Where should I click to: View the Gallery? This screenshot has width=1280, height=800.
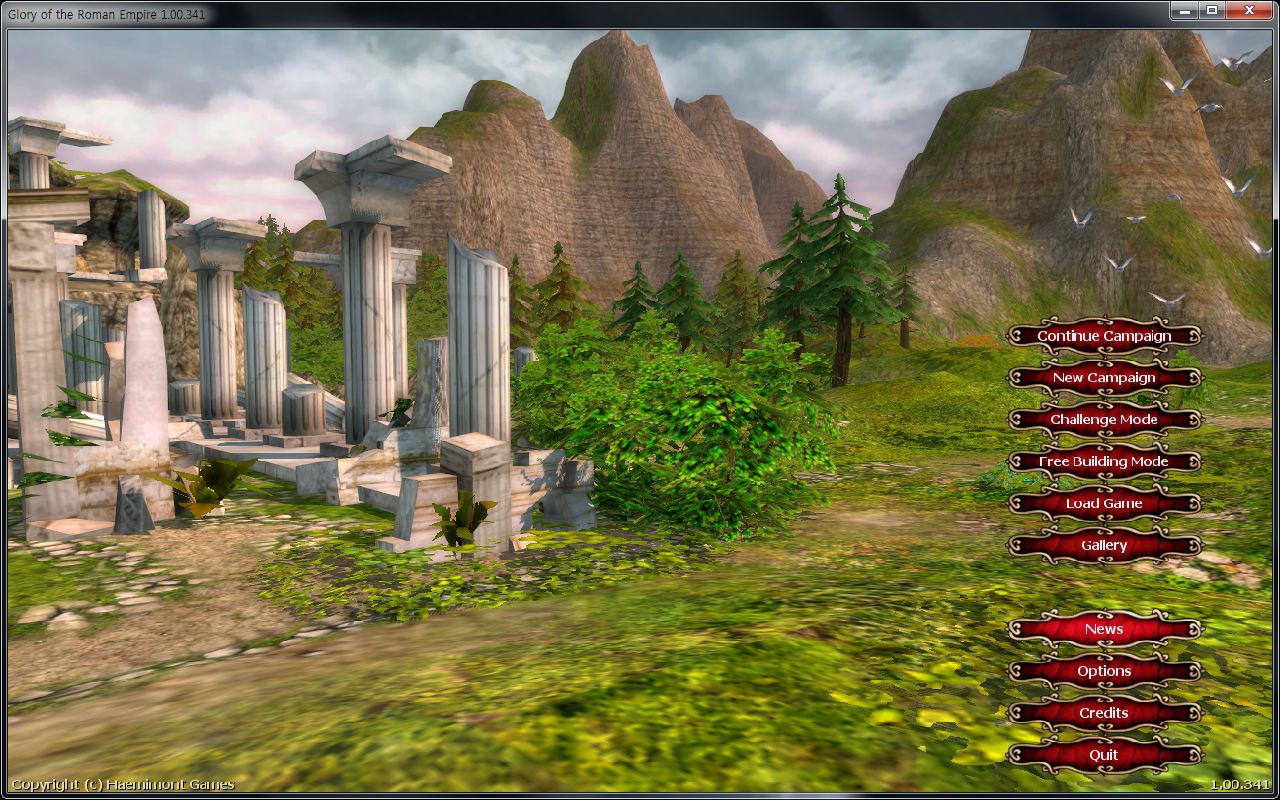click(x=1104, y=546)
